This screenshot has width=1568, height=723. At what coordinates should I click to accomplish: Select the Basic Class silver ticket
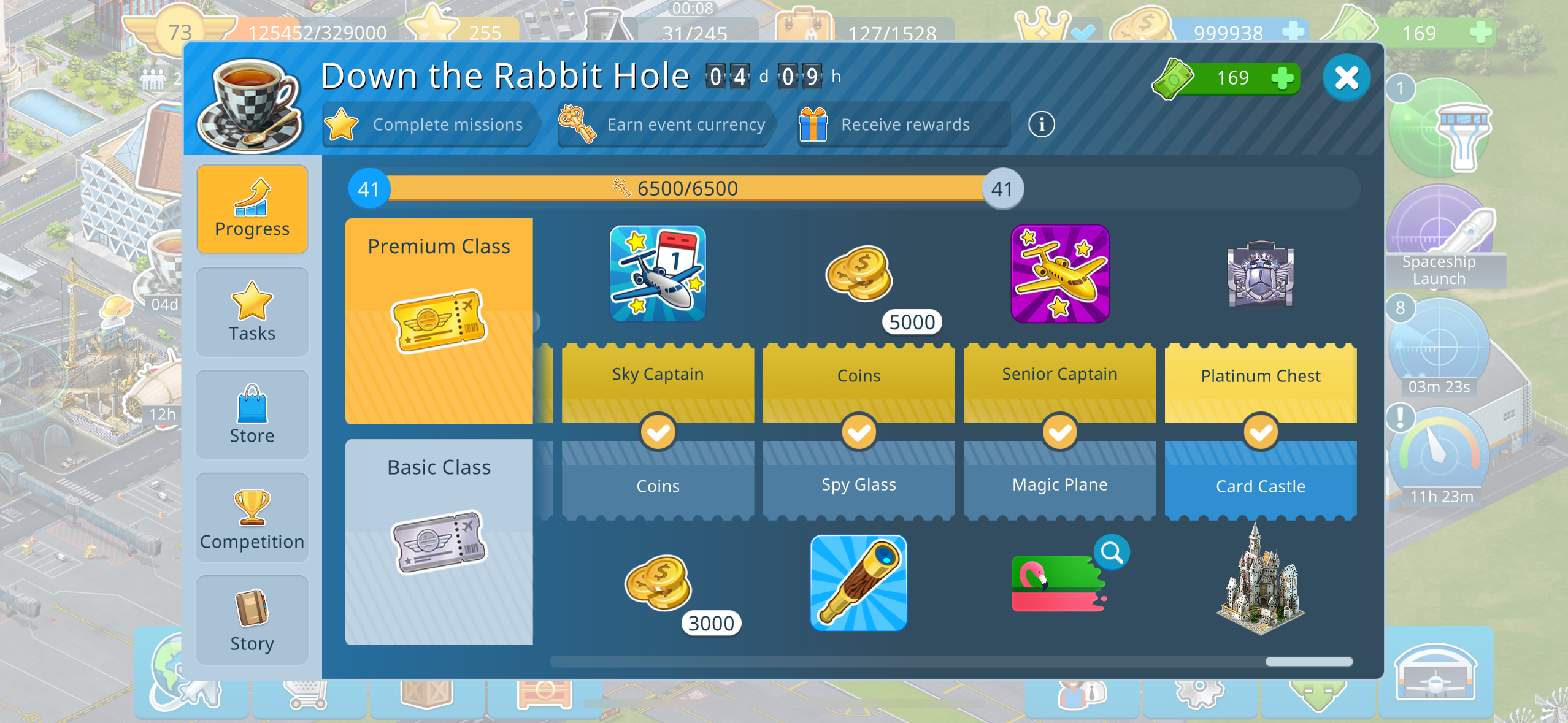coord(439,542)
